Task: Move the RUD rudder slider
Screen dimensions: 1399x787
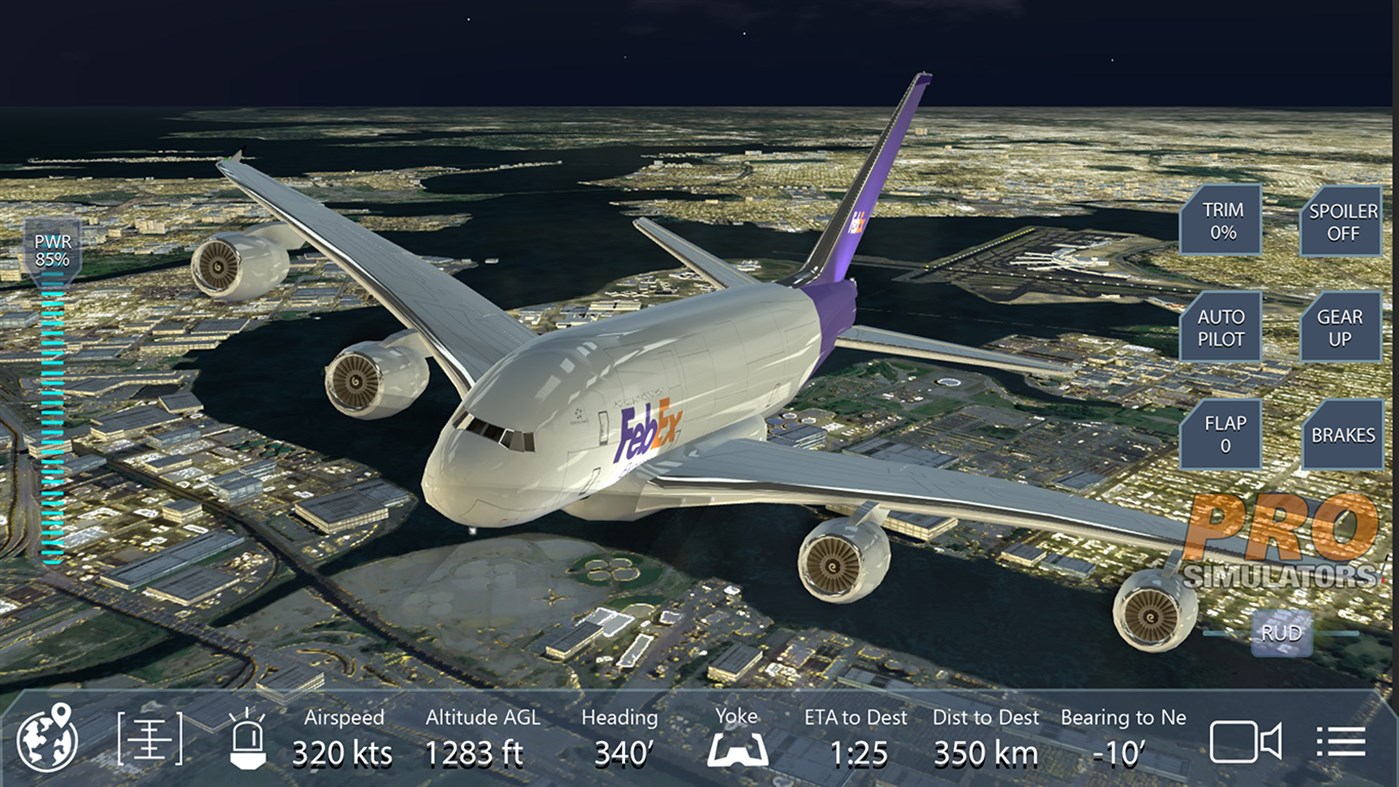Action: click(1283, 632)
